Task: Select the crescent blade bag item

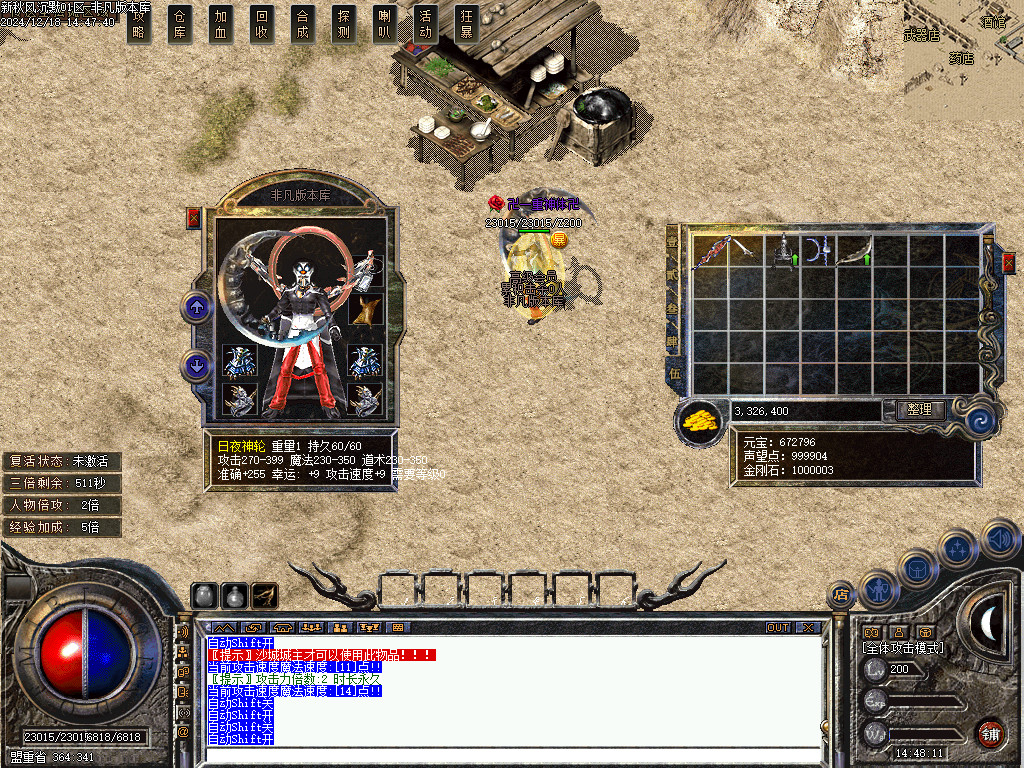Action: [x=817, y=250]
